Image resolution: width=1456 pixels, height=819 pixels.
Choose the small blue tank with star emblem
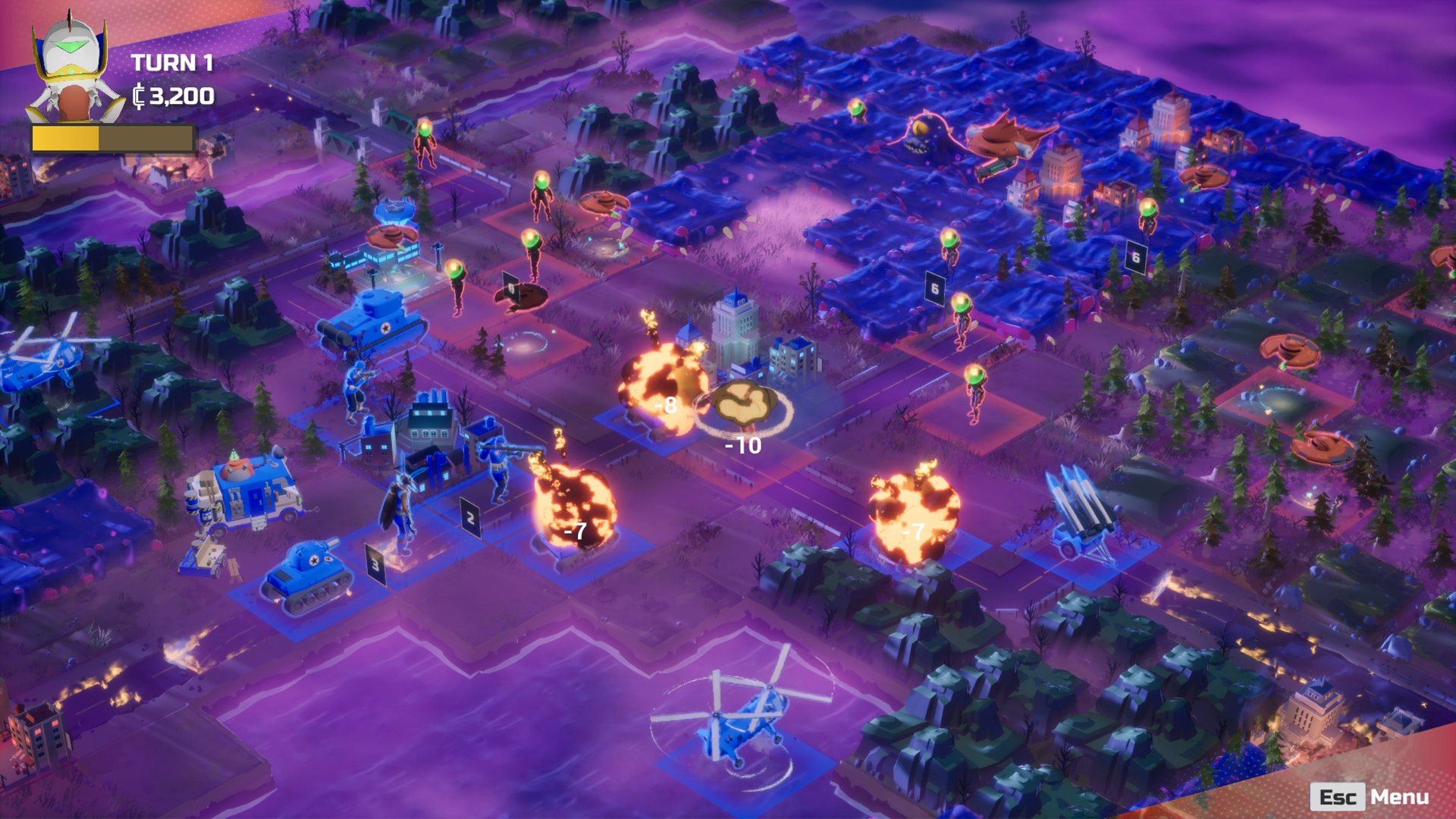coord(307,576)
